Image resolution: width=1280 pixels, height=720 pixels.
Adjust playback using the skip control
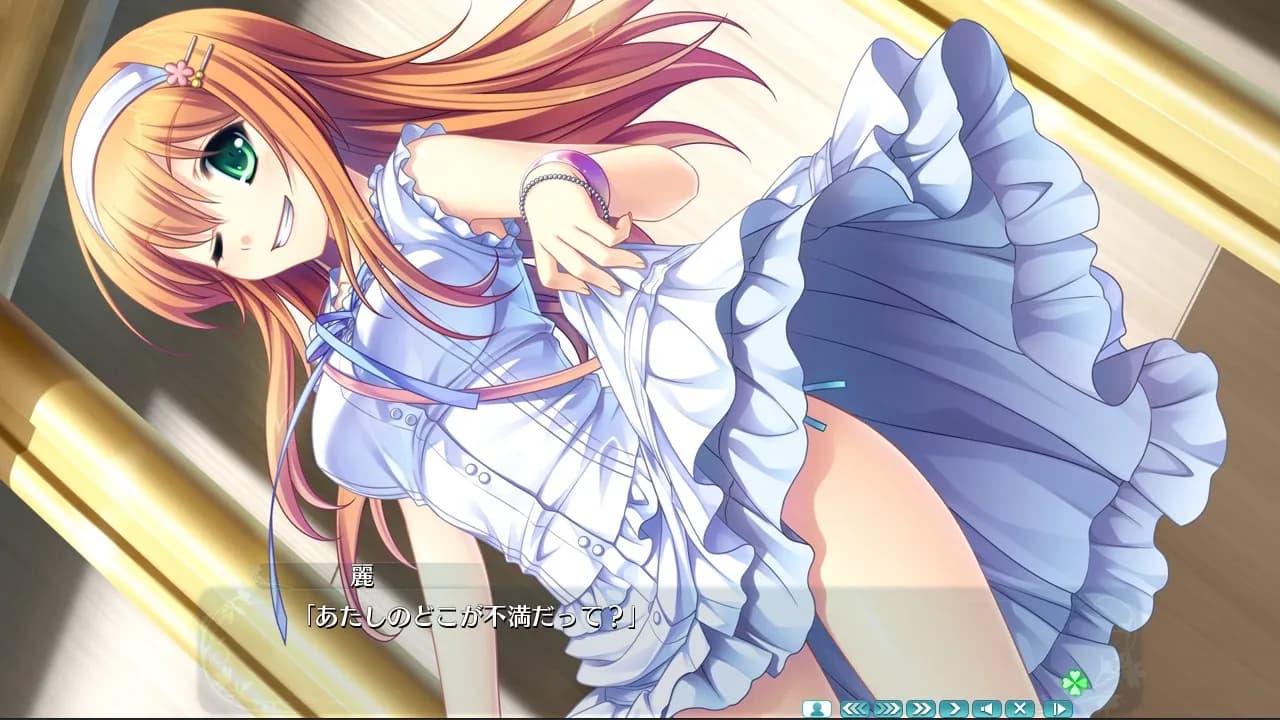point(887,708)
